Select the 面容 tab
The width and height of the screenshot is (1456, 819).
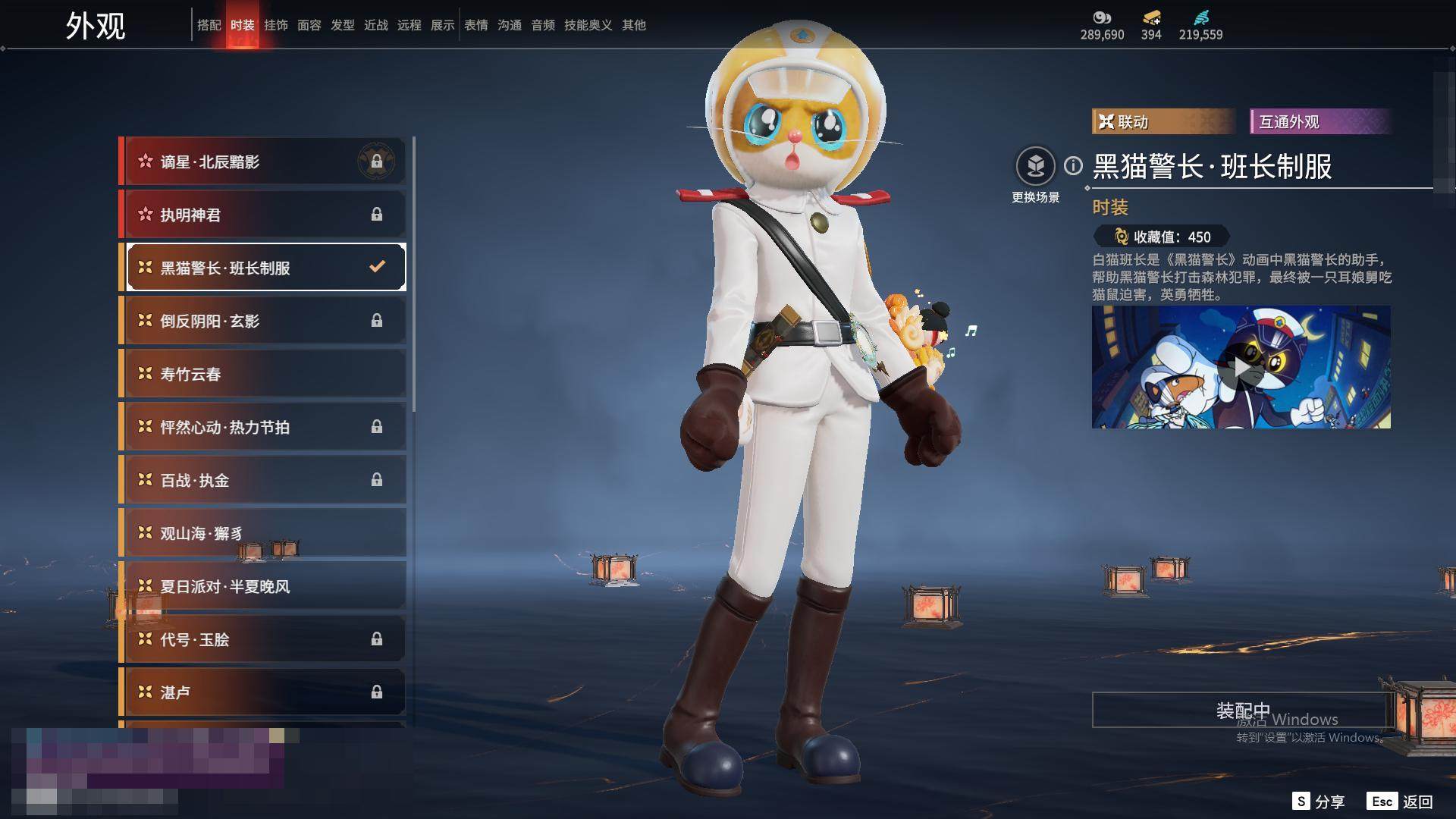(309, 25)
